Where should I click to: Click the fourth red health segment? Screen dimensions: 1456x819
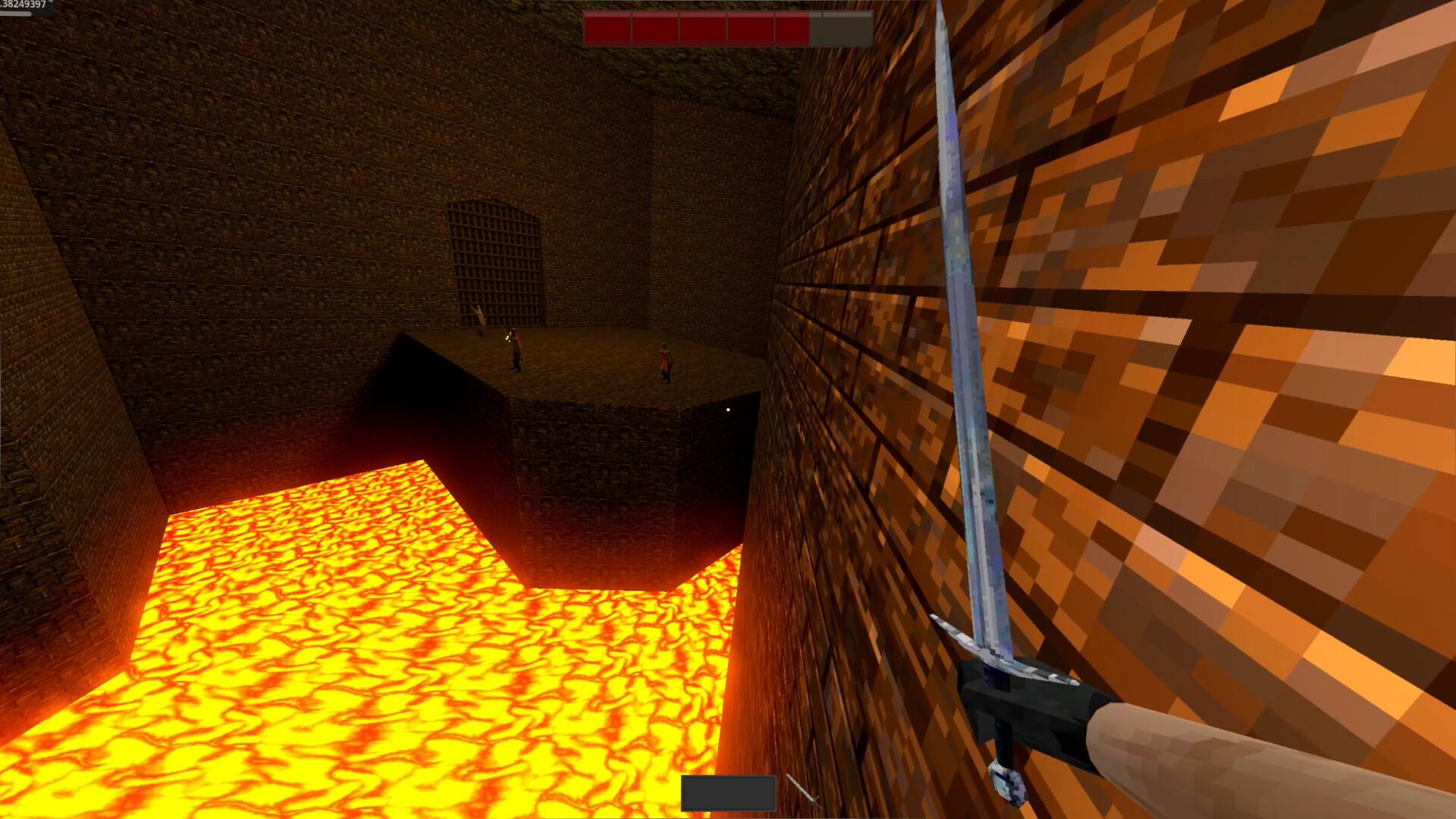tap(750, 27)
